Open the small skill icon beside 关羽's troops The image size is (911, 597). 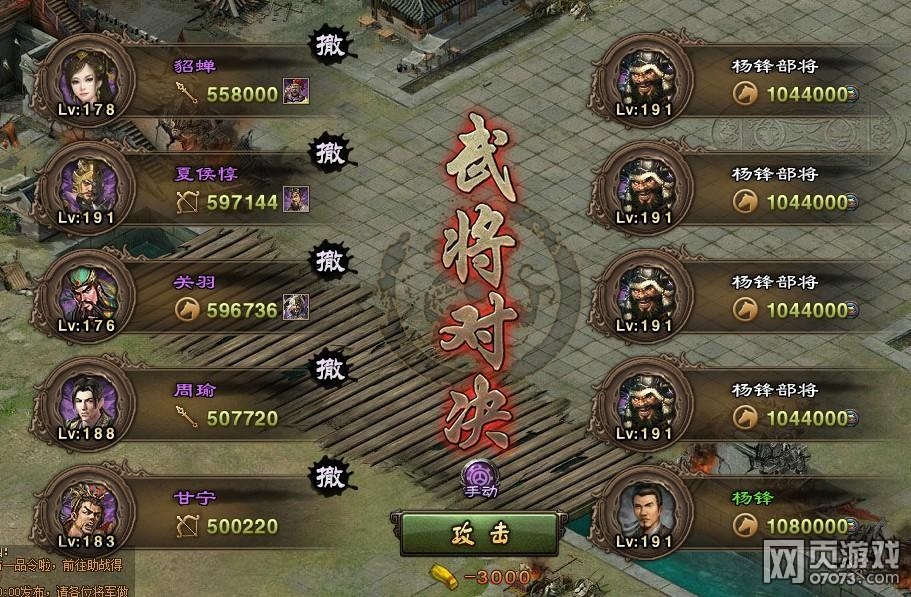[295, 308]
